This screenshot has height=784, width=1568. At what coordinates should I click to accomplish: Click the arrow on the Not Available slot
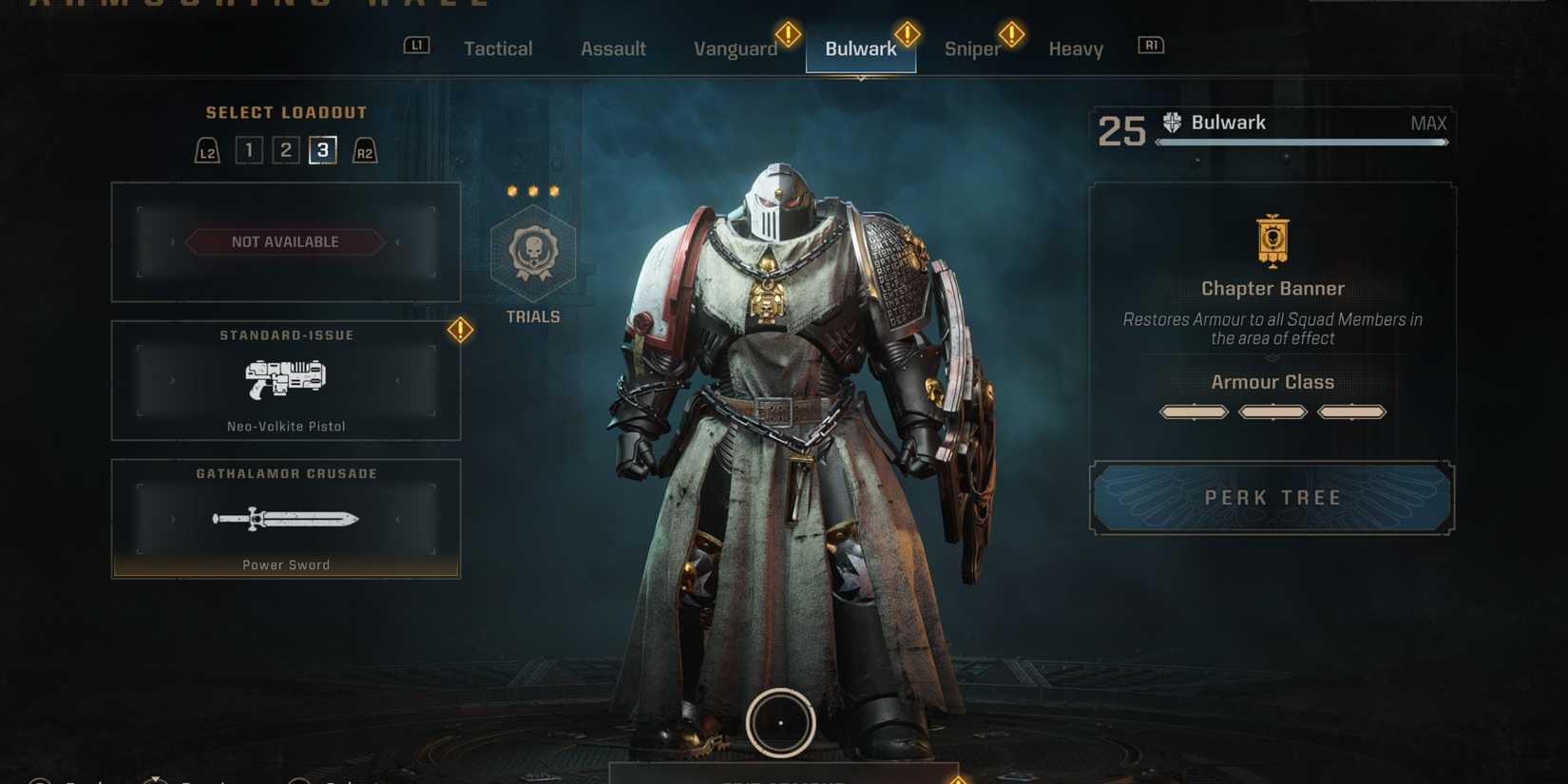click(x=397, y=241)
